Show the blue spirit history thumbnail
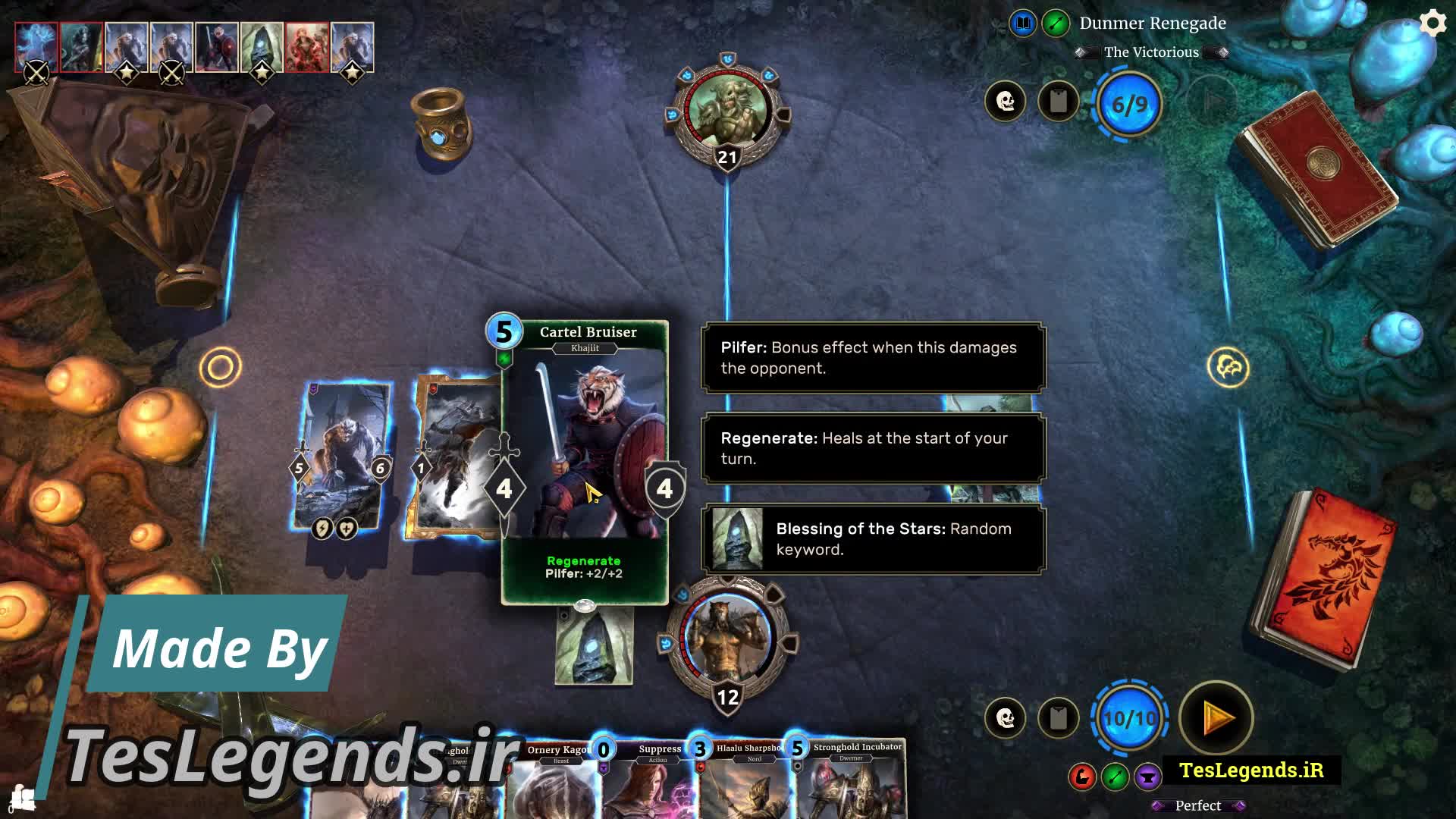 tap(36, 47)
